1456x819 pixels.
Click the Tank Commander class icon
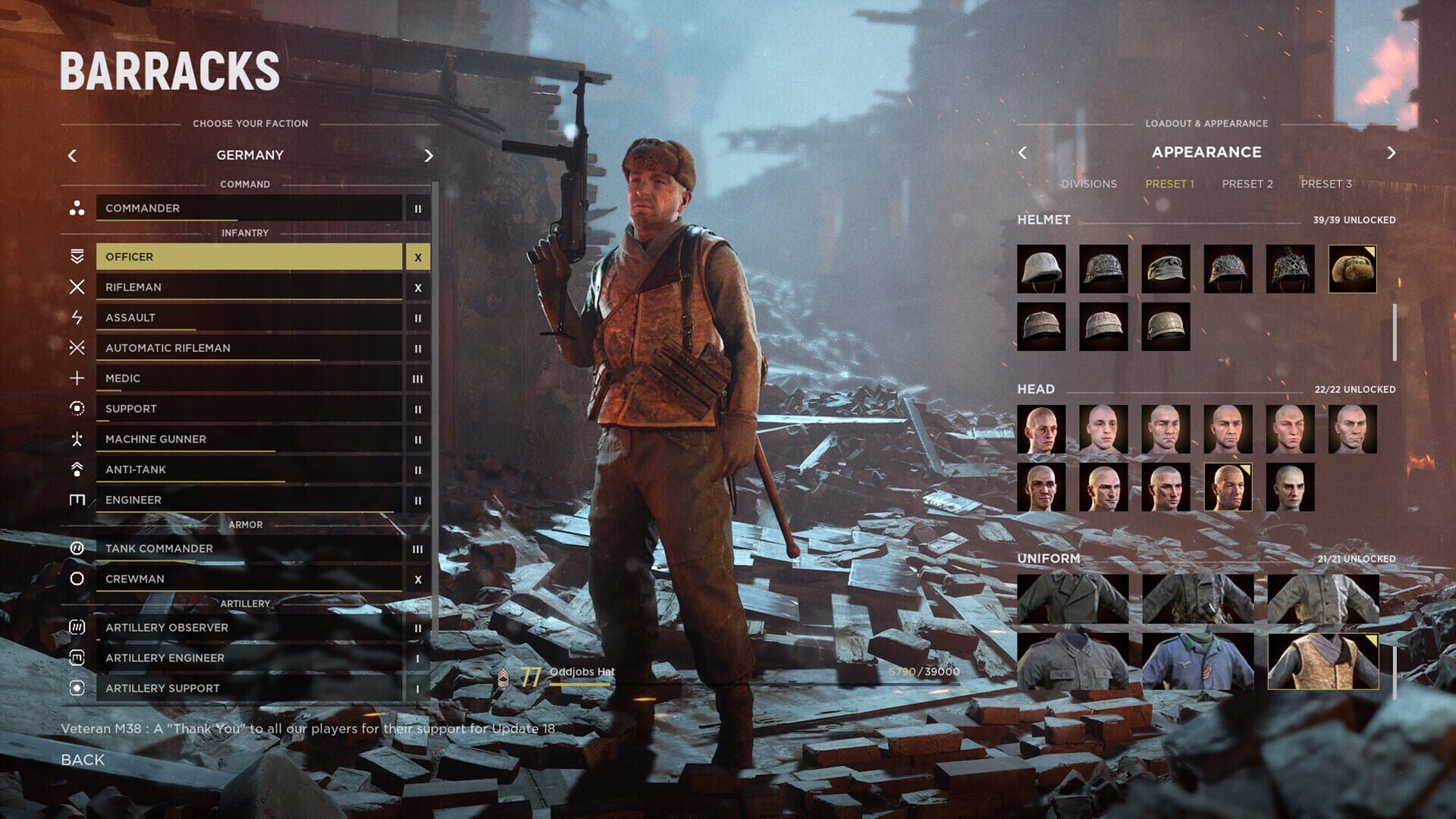(76, 548)
